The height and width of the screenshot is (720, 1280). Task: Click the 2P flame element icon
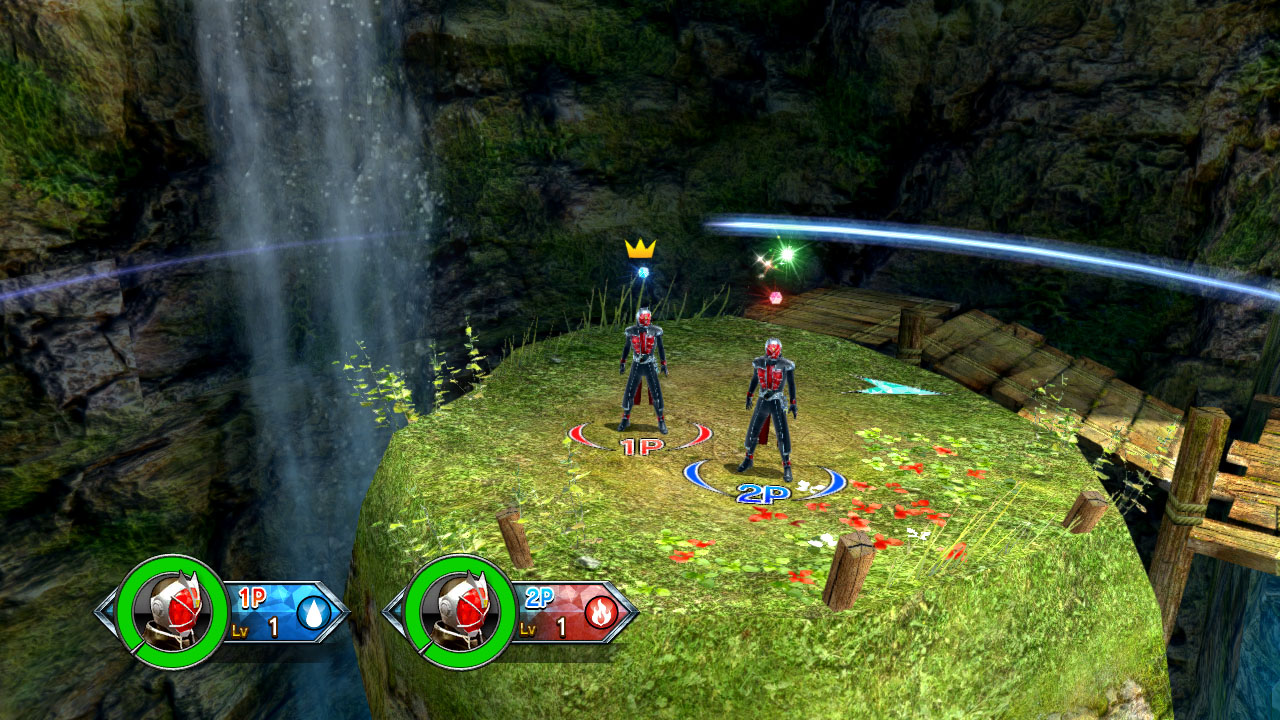point(601,612)
